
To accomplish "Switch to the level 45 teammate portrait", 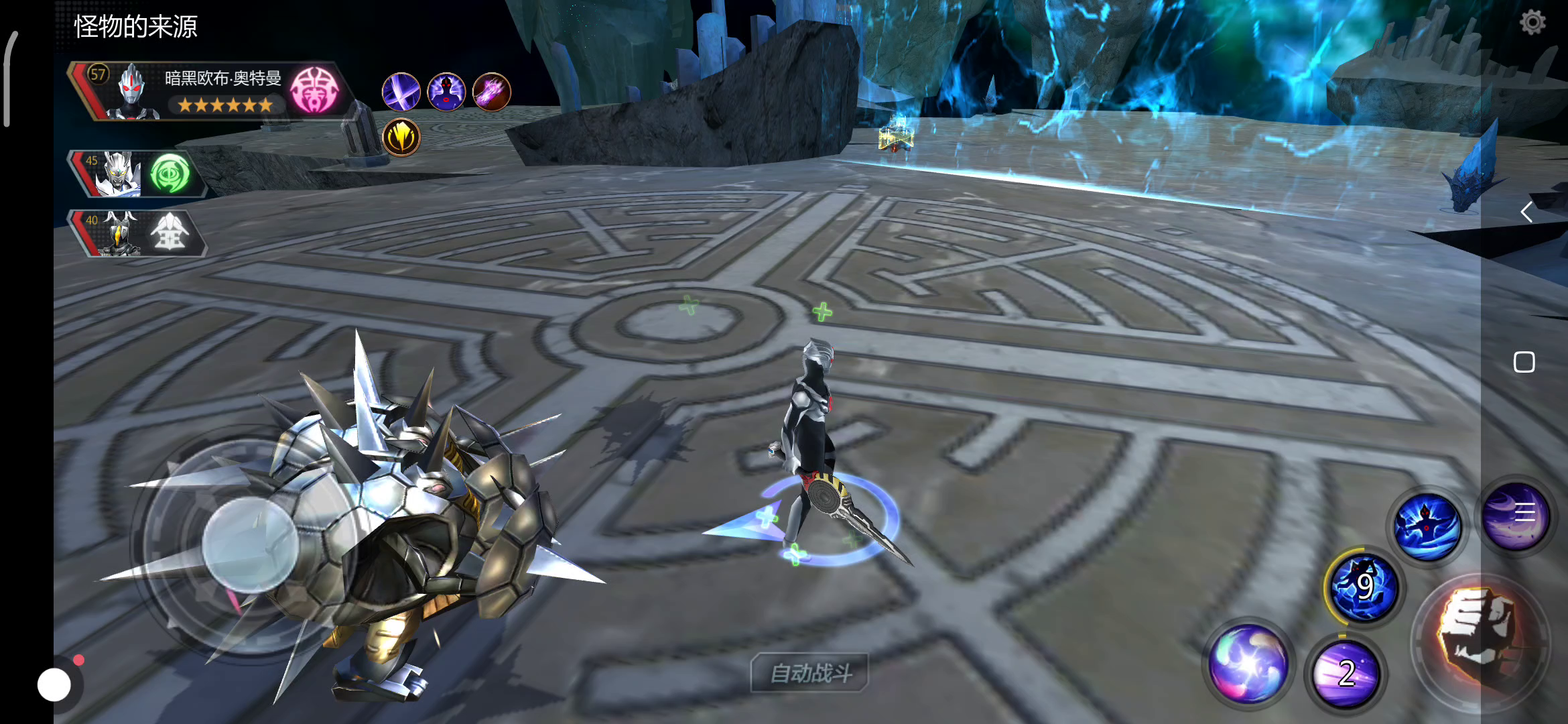I will point(118,174).
